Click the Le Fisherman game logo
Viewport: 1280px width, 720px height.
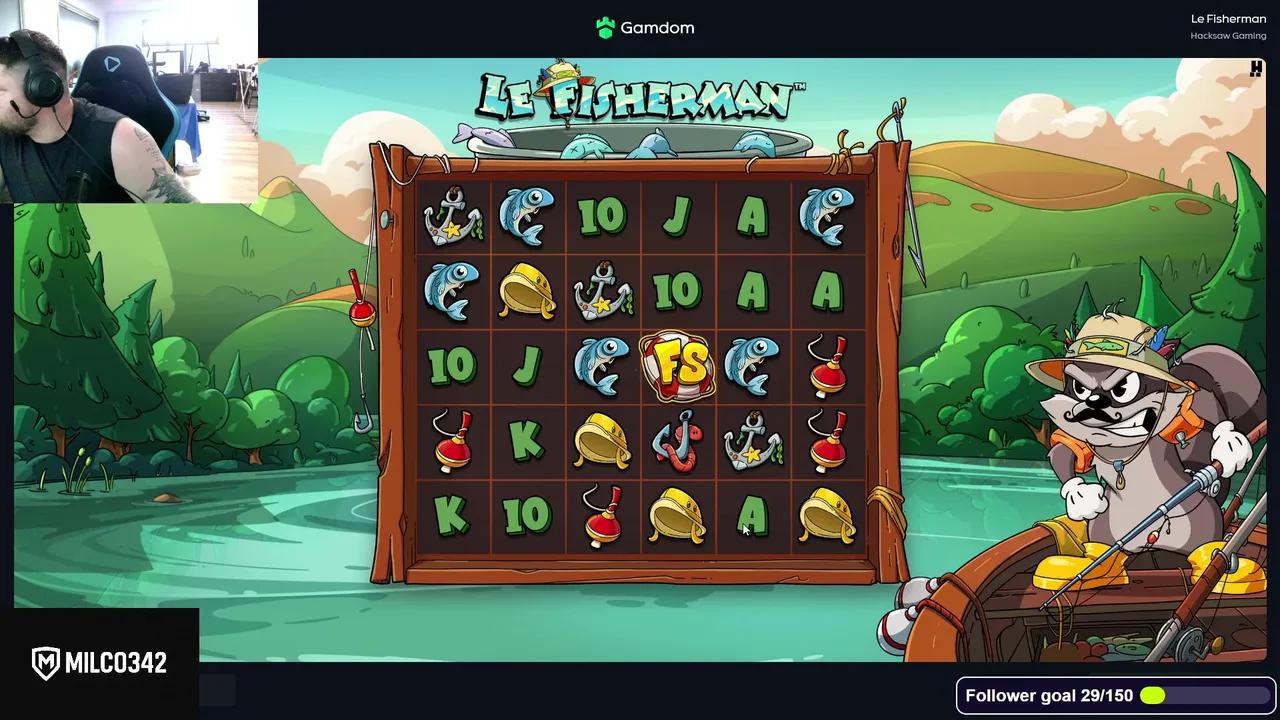click(x=638, y=95)
